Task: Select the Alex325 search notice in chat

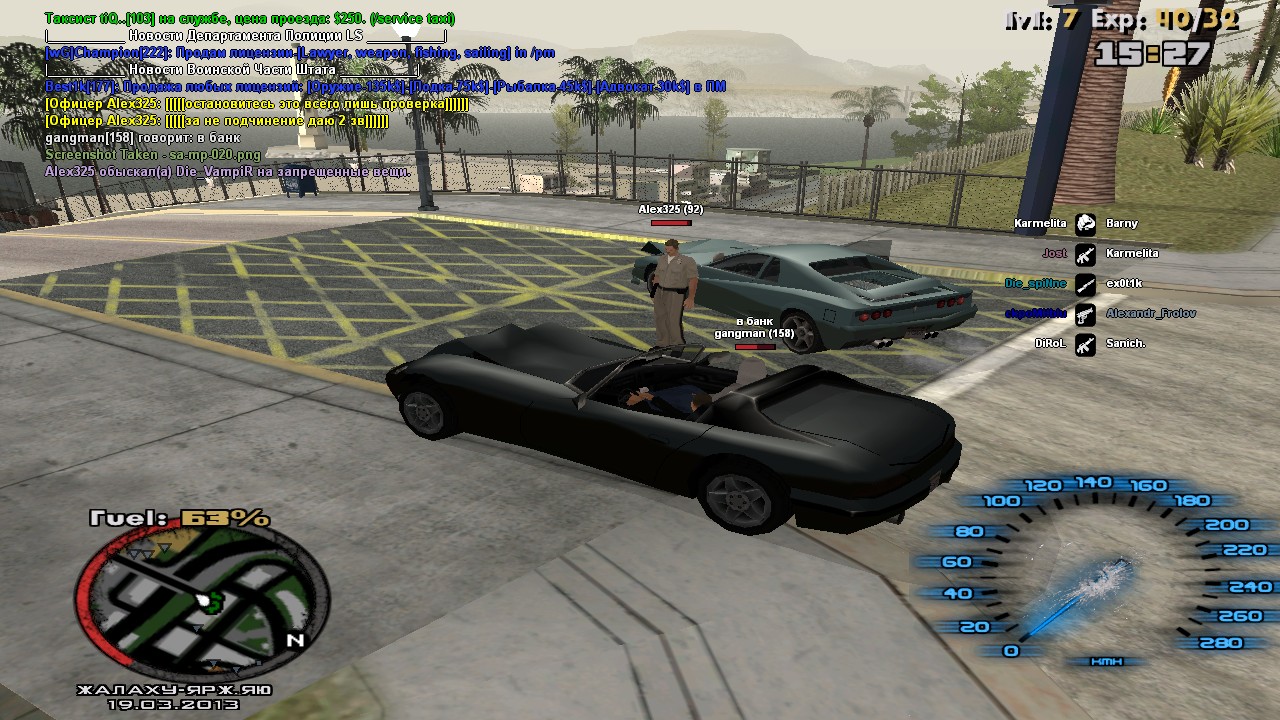Action: 227,172
